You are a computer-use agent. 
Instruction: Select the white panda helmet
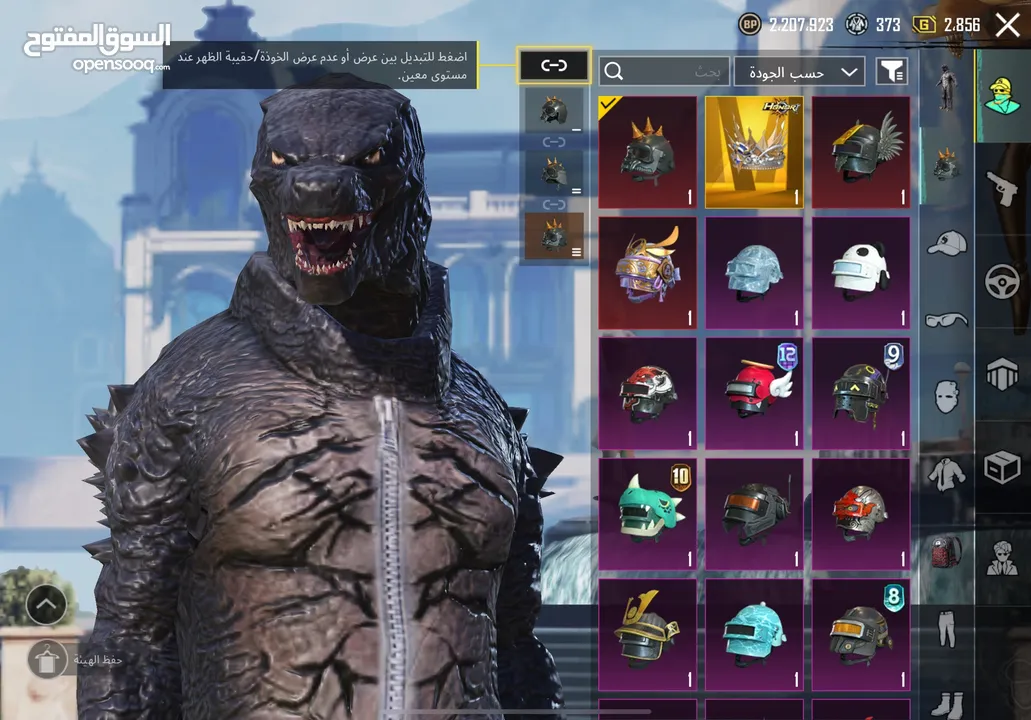pos(861,273)
